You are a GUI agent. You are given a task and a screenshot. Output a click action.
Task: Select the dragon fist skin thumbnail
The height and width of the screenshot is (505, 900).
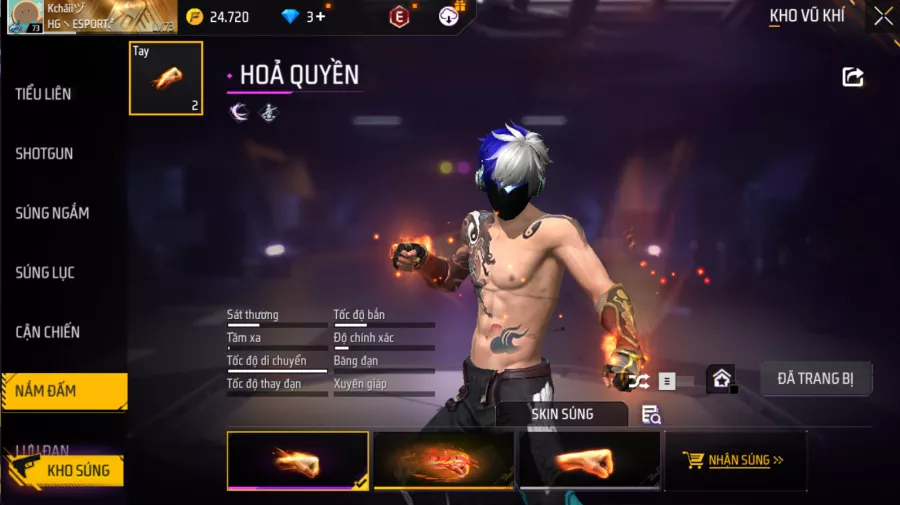click(444, 461)
